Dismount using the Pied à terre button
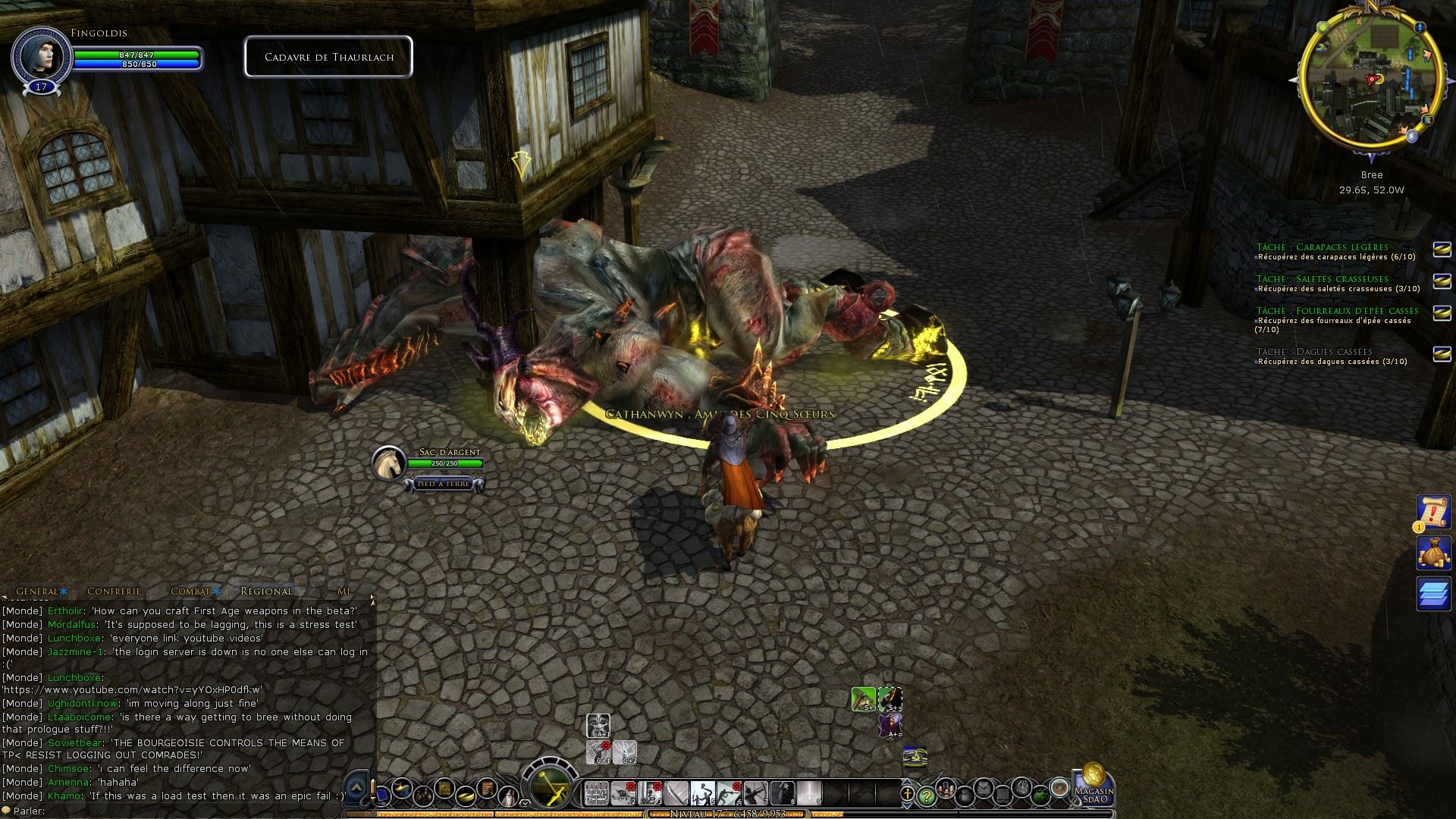The height and width of the screenshot is (819, 1456). [x=444, y=483]
